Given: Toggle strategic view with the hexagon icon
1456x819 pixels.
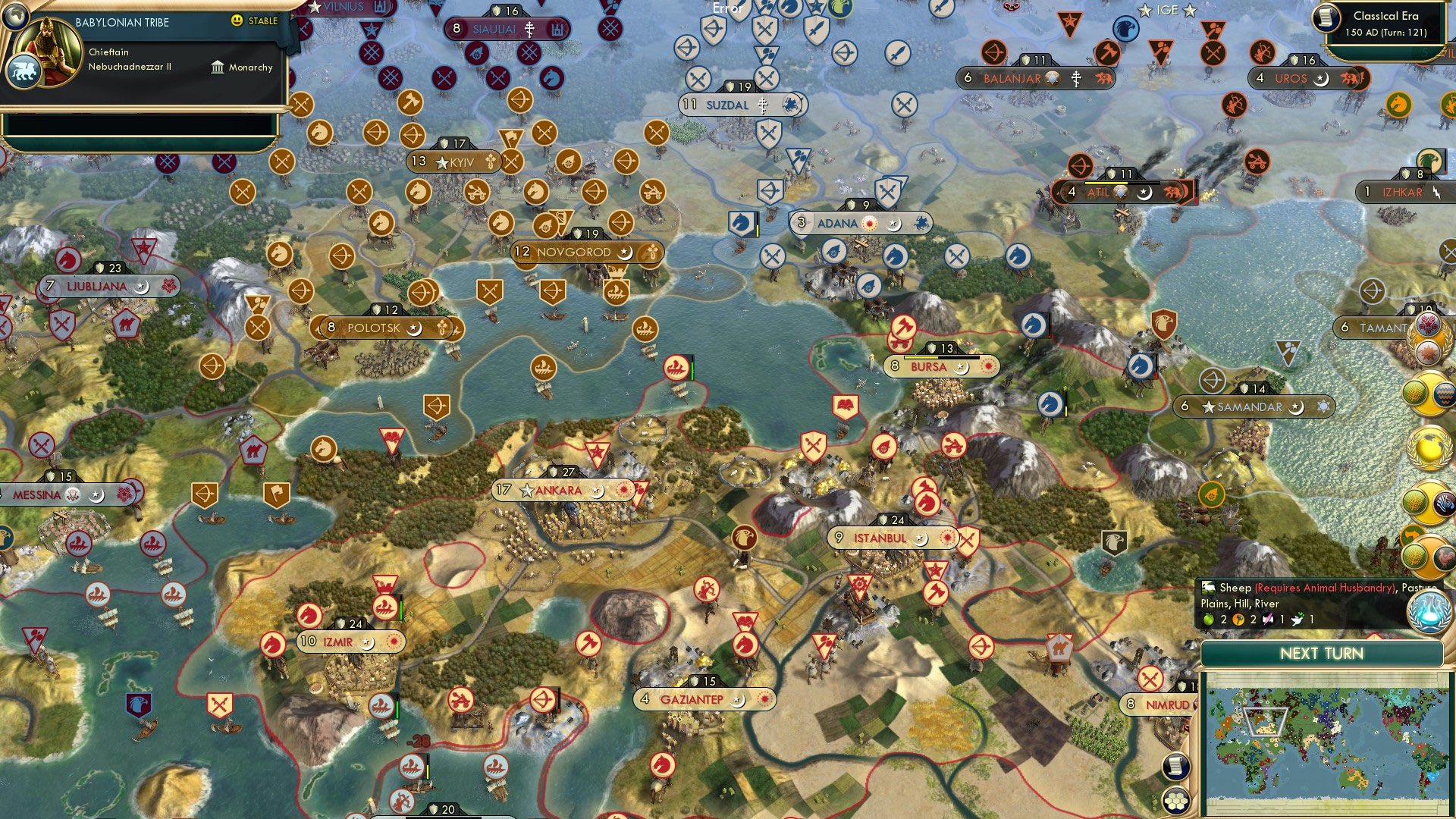Looking at the screenshot, I should 1175,800.
